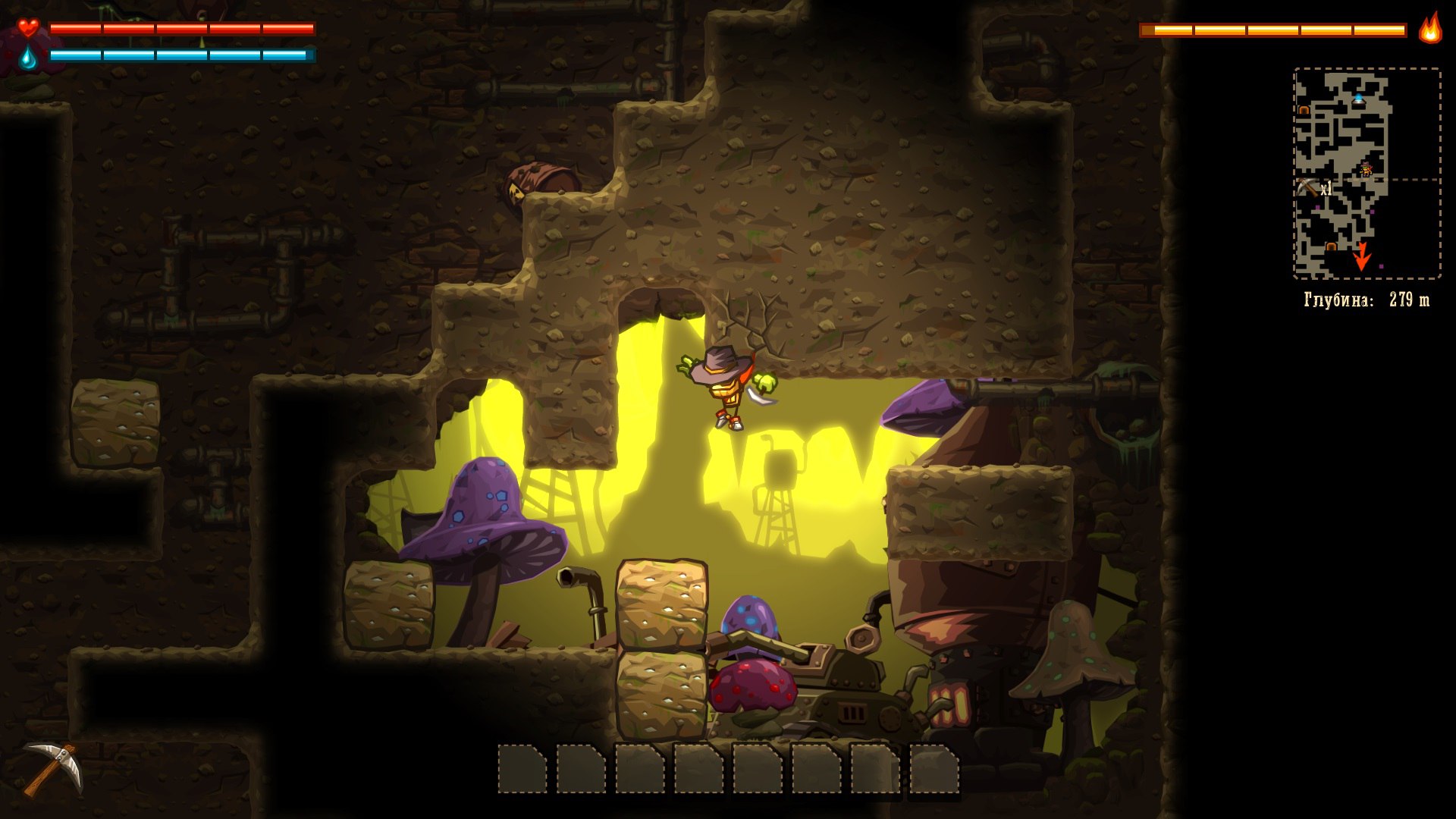Image resolution: width=1456 pixels, height=819 pixels.
Task: Click the red heart health icon
Action: [28, 28]
